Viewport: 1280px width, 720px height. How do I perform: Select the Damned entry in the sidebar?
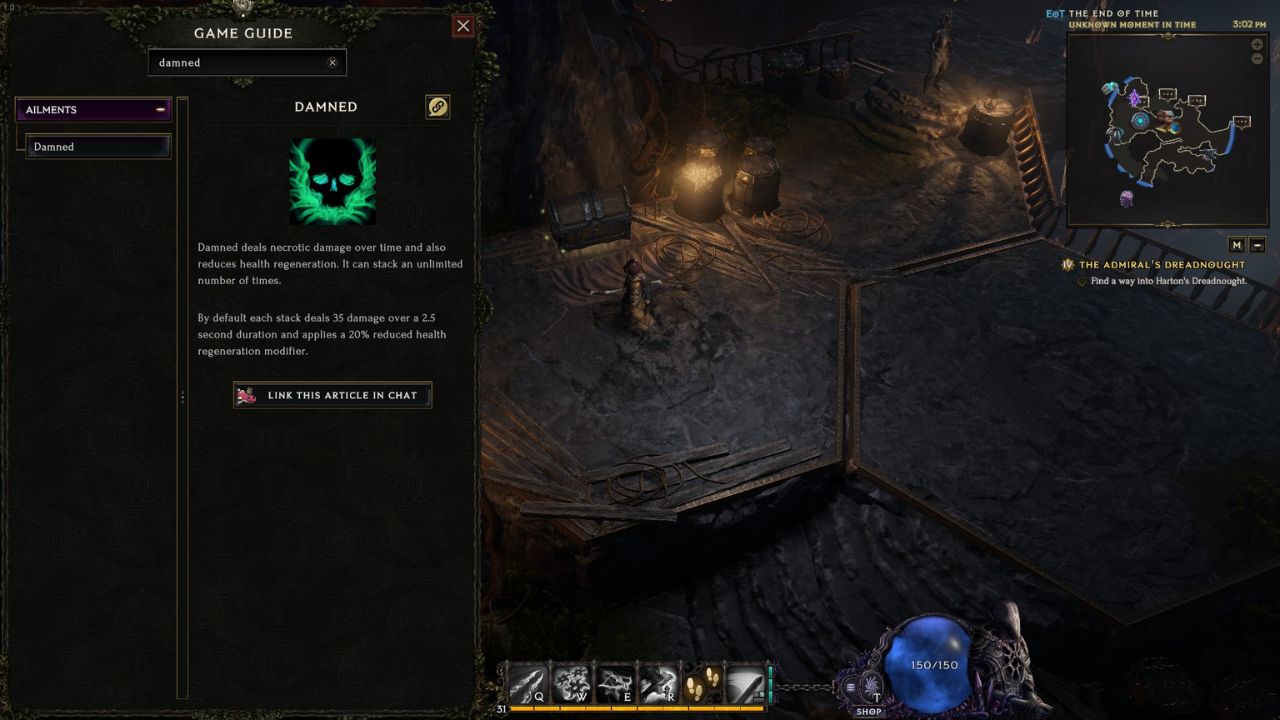coord(98,146)
